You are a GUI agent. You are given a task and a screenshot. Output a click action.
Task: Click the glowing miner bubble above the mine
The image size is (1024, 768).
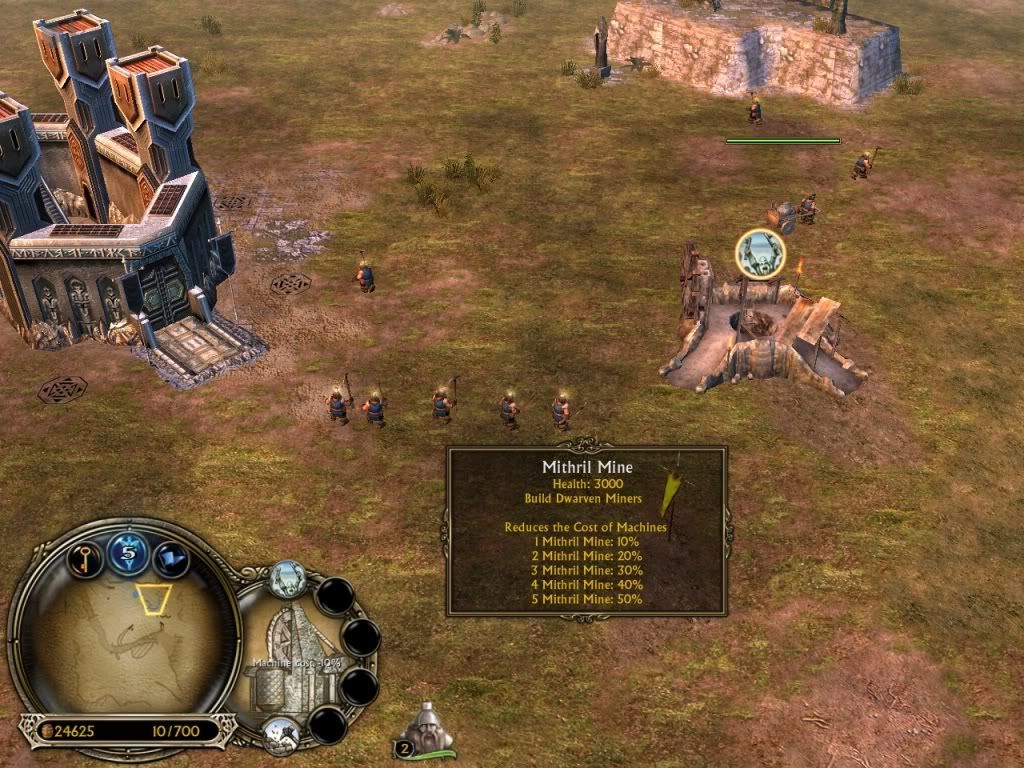tap(759, 255)
